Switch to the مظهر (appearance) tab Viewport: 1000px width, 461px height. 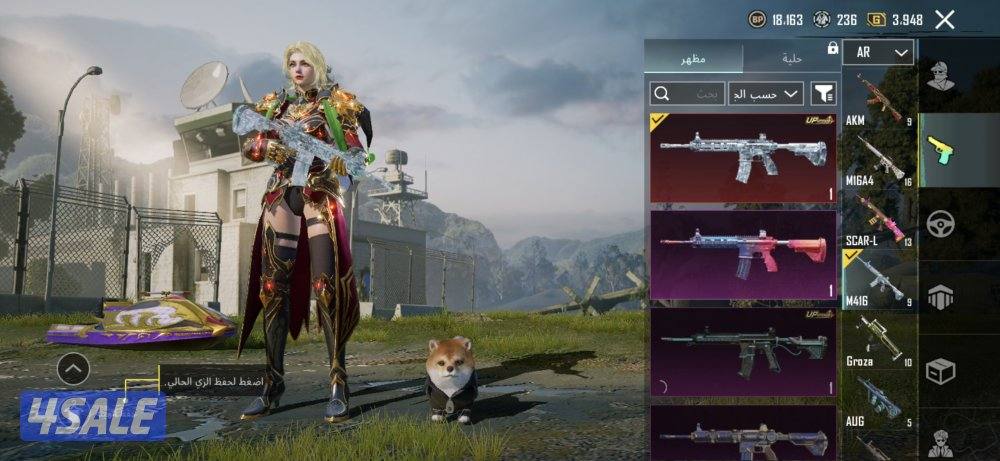coord(694,58)
